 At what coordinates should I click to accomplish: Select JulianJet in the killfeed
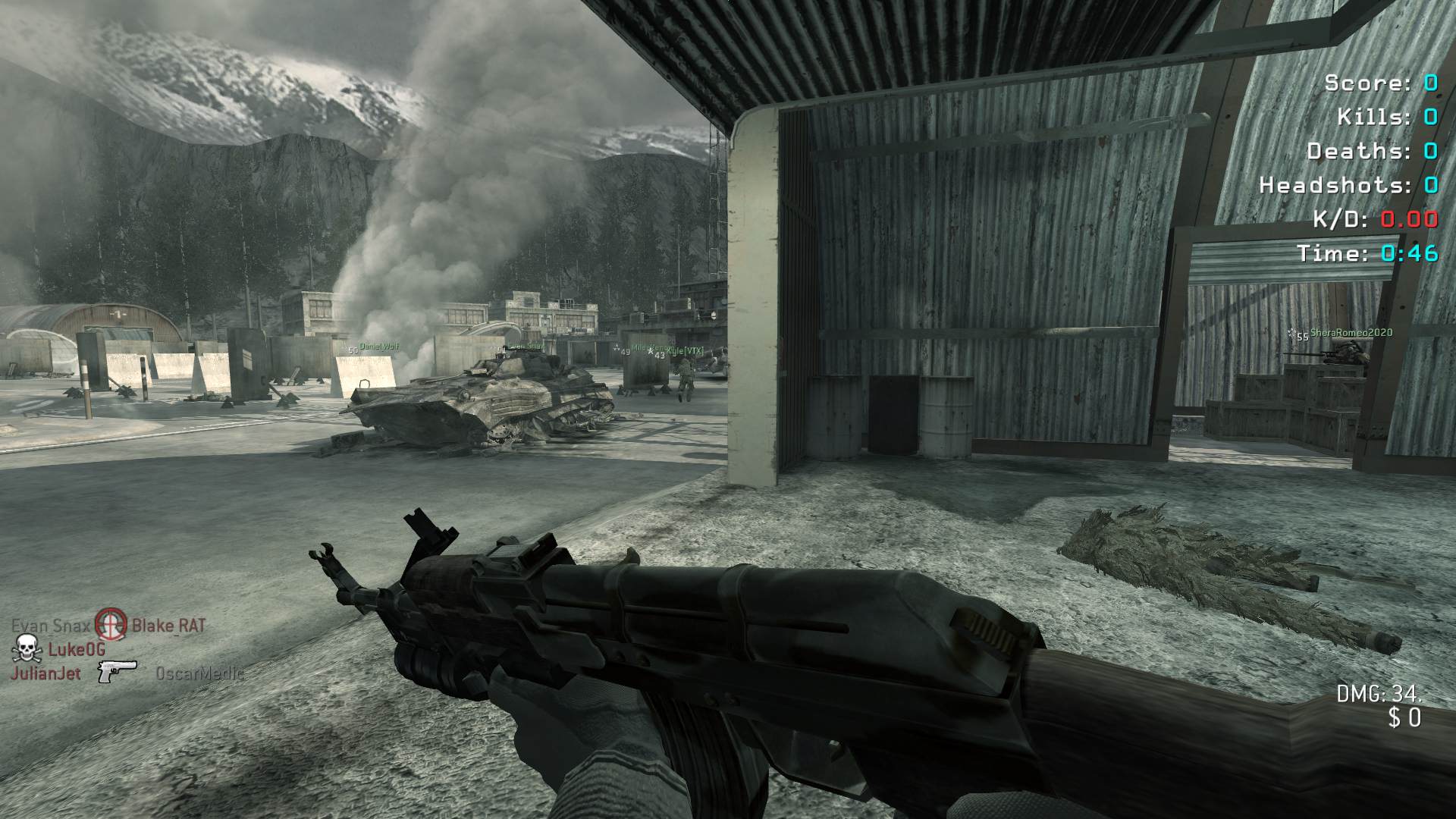coord(45,673)
